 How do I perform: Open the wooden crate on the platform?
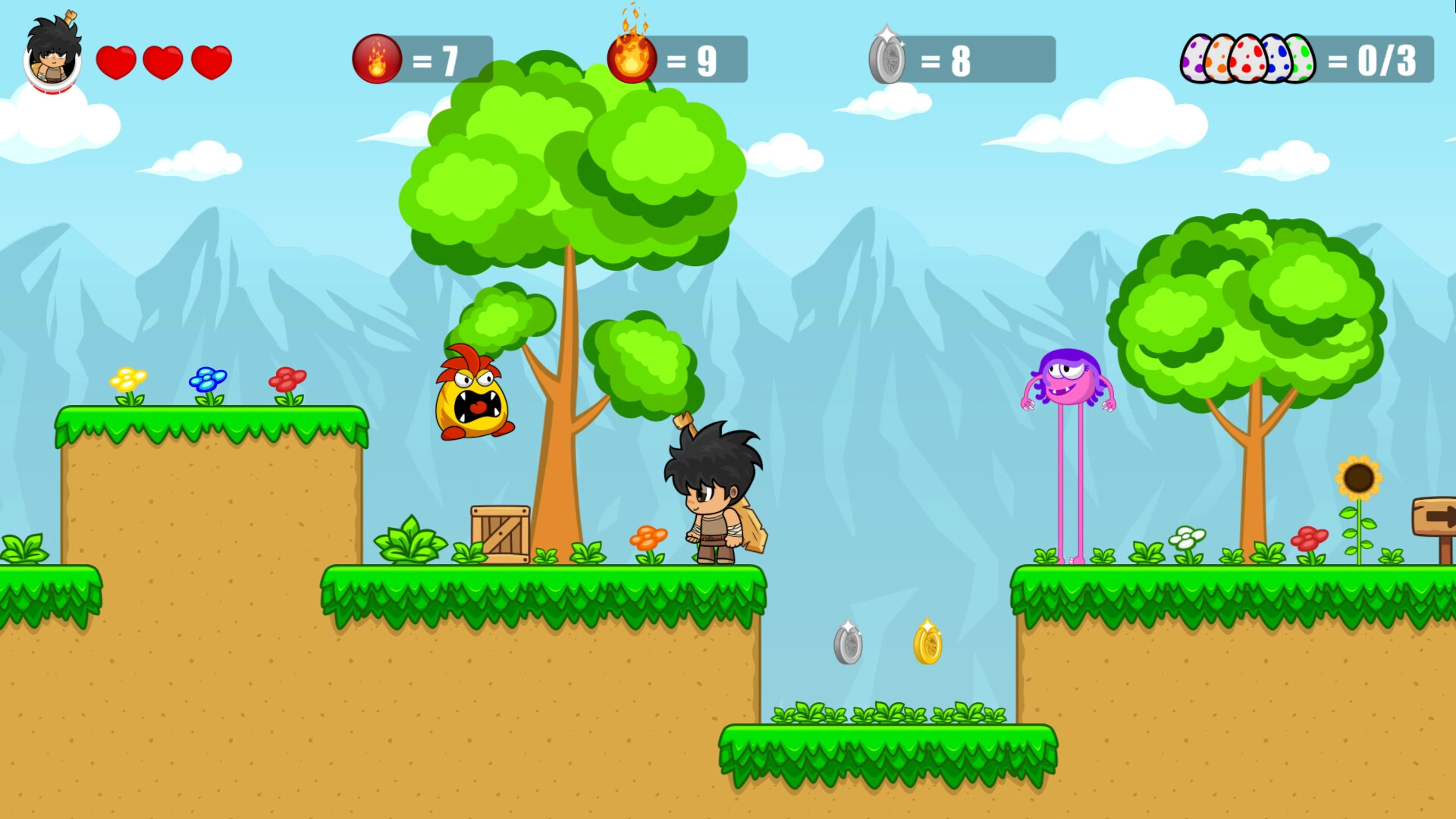click(x=500, y=535)
